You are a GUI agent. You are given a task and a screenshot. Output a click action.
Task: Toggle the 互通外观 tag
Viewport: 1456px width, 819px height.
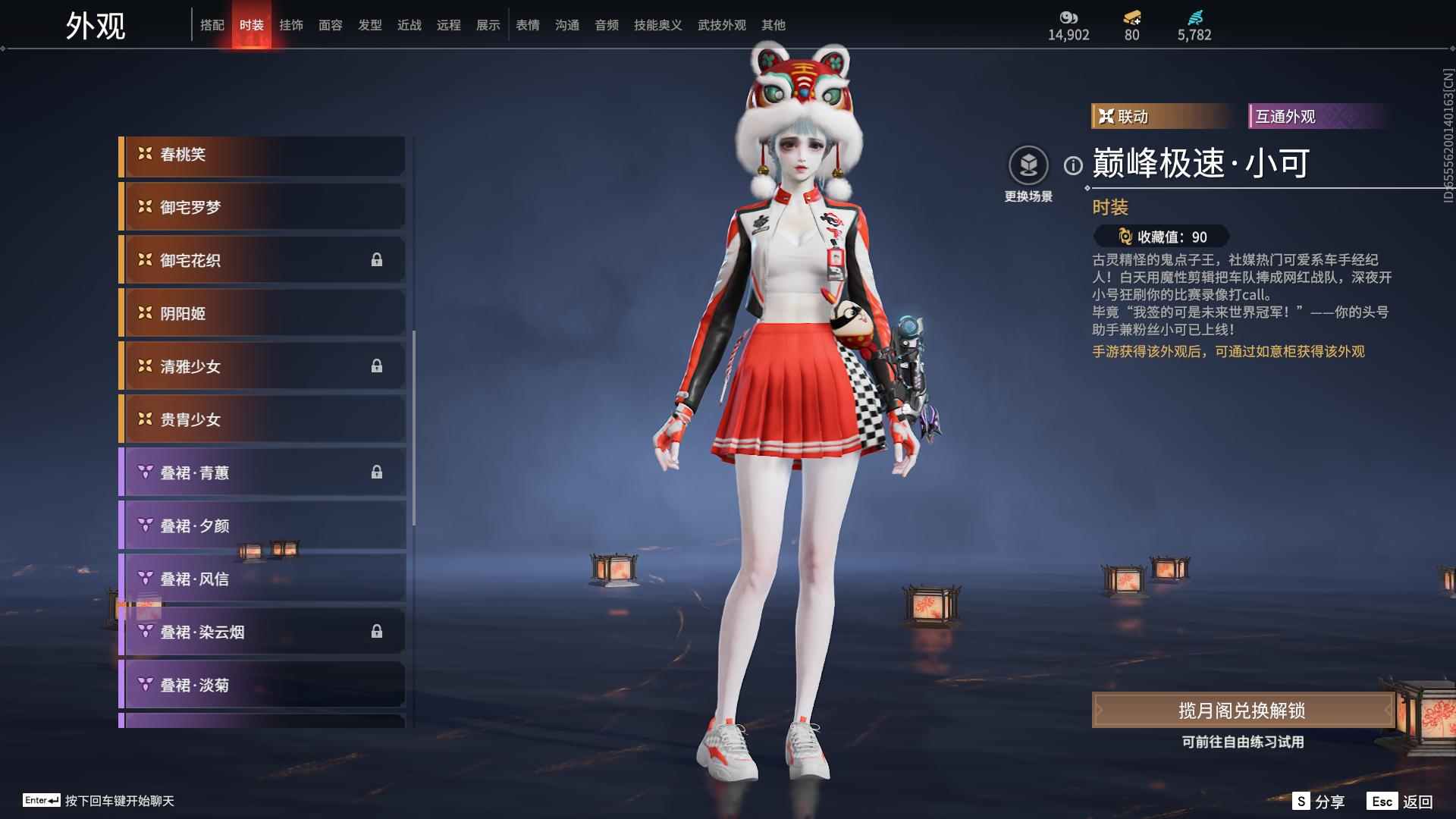coord(1316,116)
